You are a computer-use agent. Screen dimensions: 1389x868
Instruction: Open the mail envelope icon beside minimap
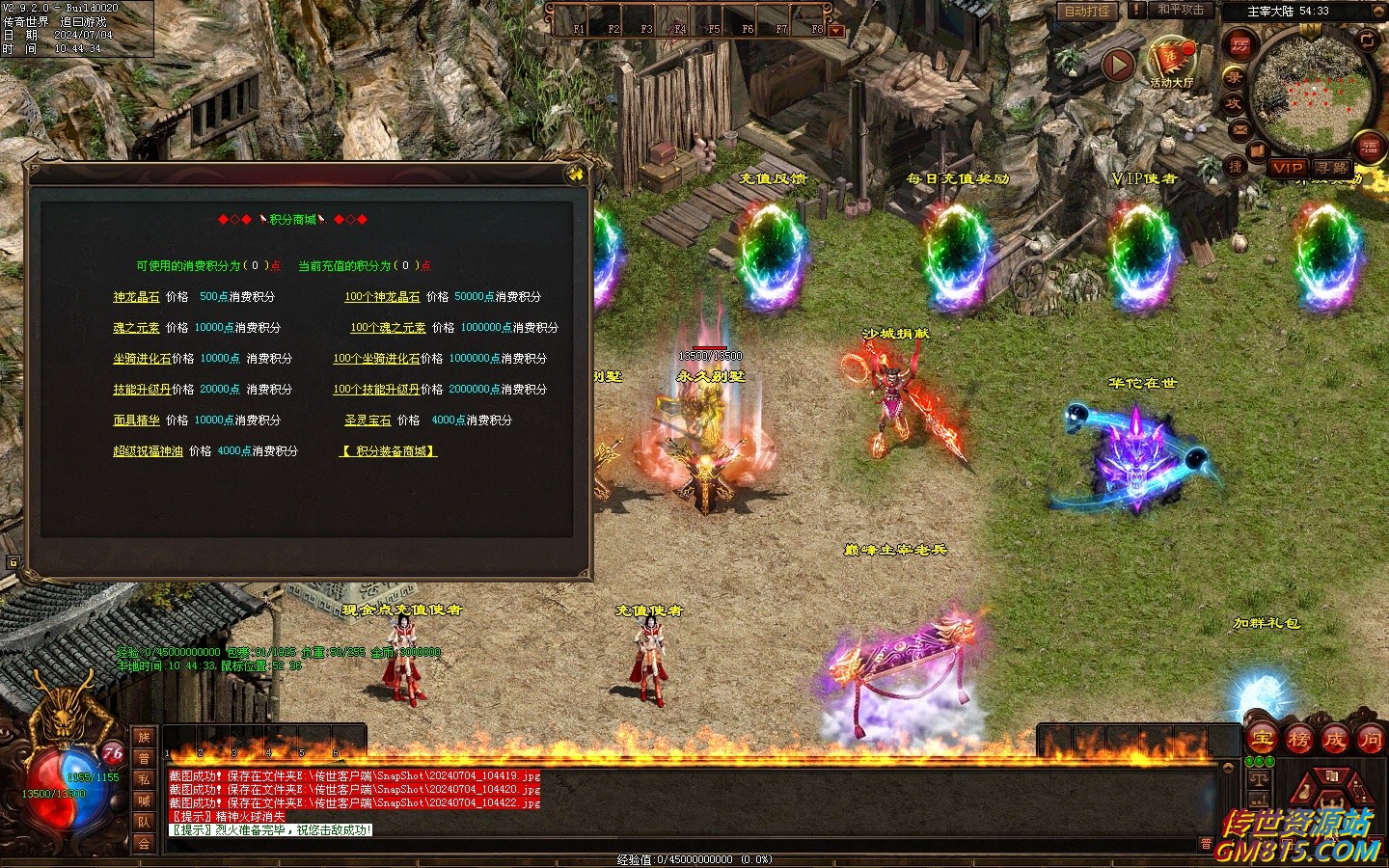(1240, 129)
